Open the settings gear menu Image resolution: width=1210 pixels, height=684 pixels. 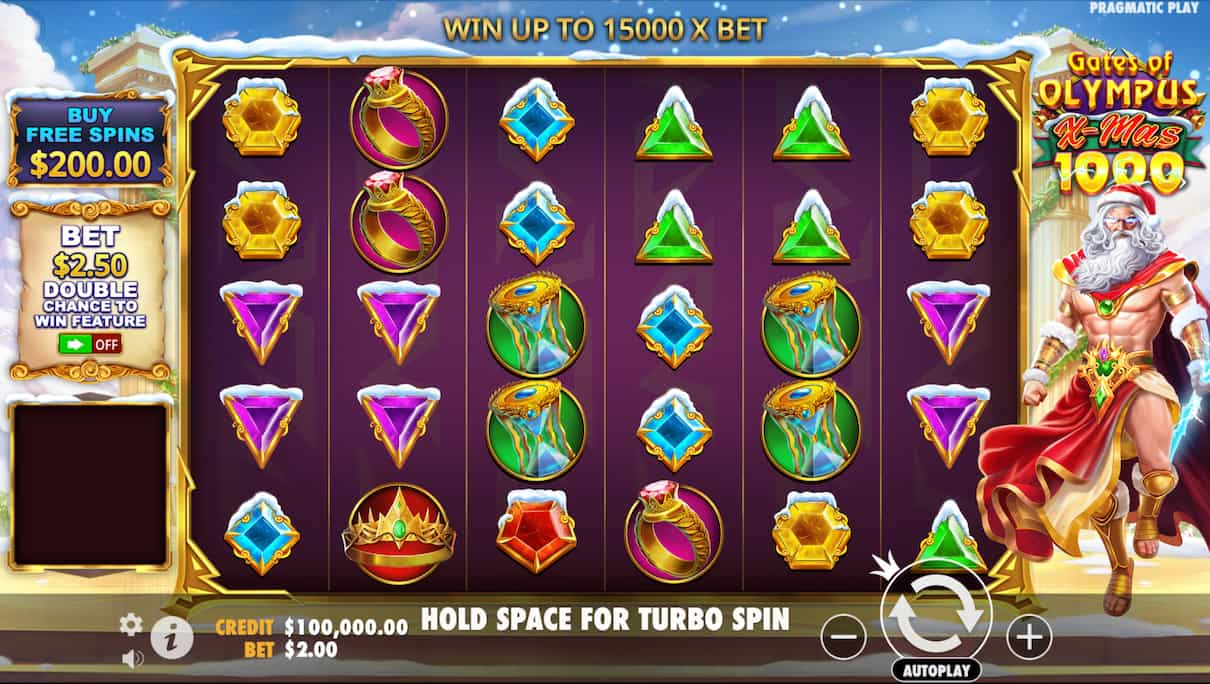click(131, 625)
